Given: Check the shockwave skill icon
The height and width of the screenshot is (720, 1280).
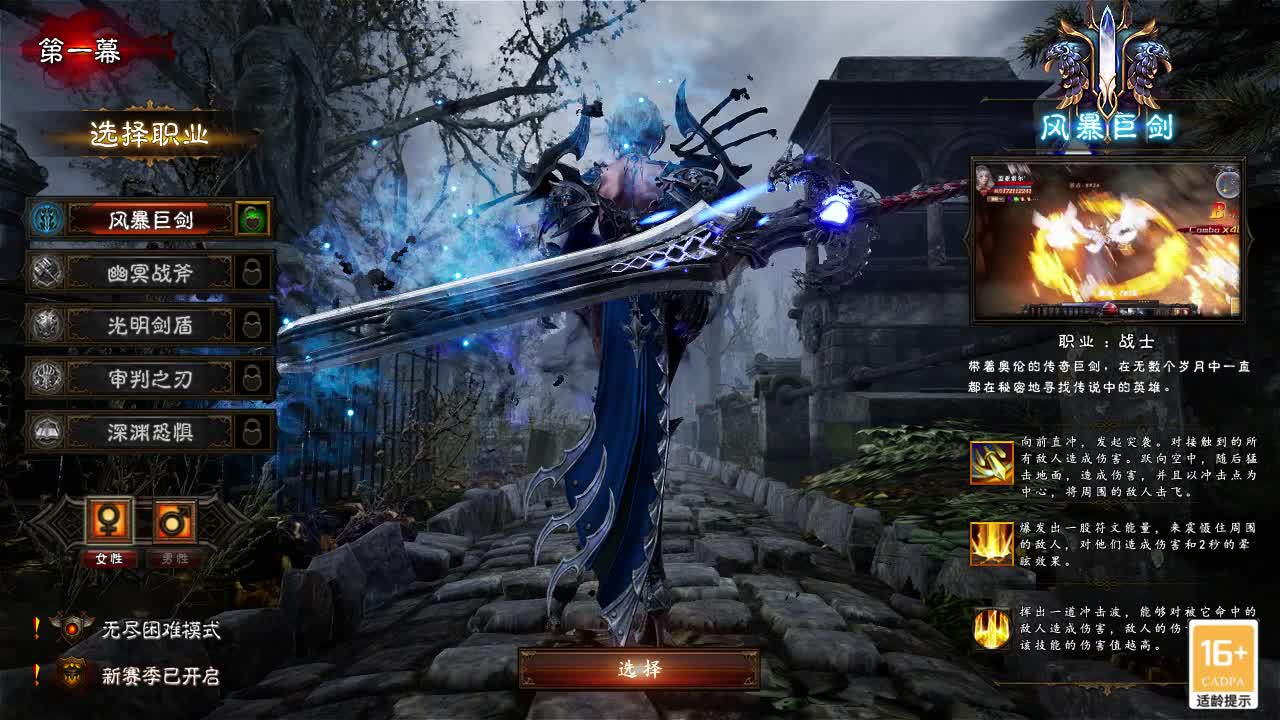Looking at the screenshot, I should coord(991,629).
